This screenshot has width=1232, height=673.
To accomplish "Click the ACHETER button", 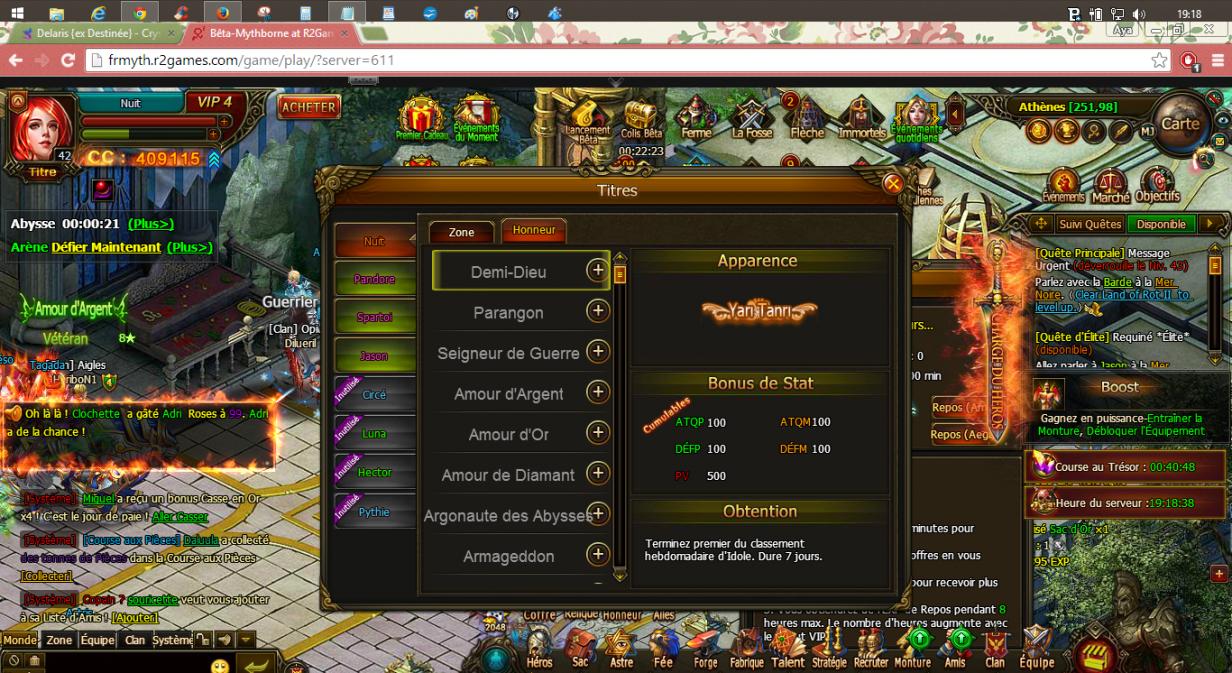I will [x=309, y=107].
